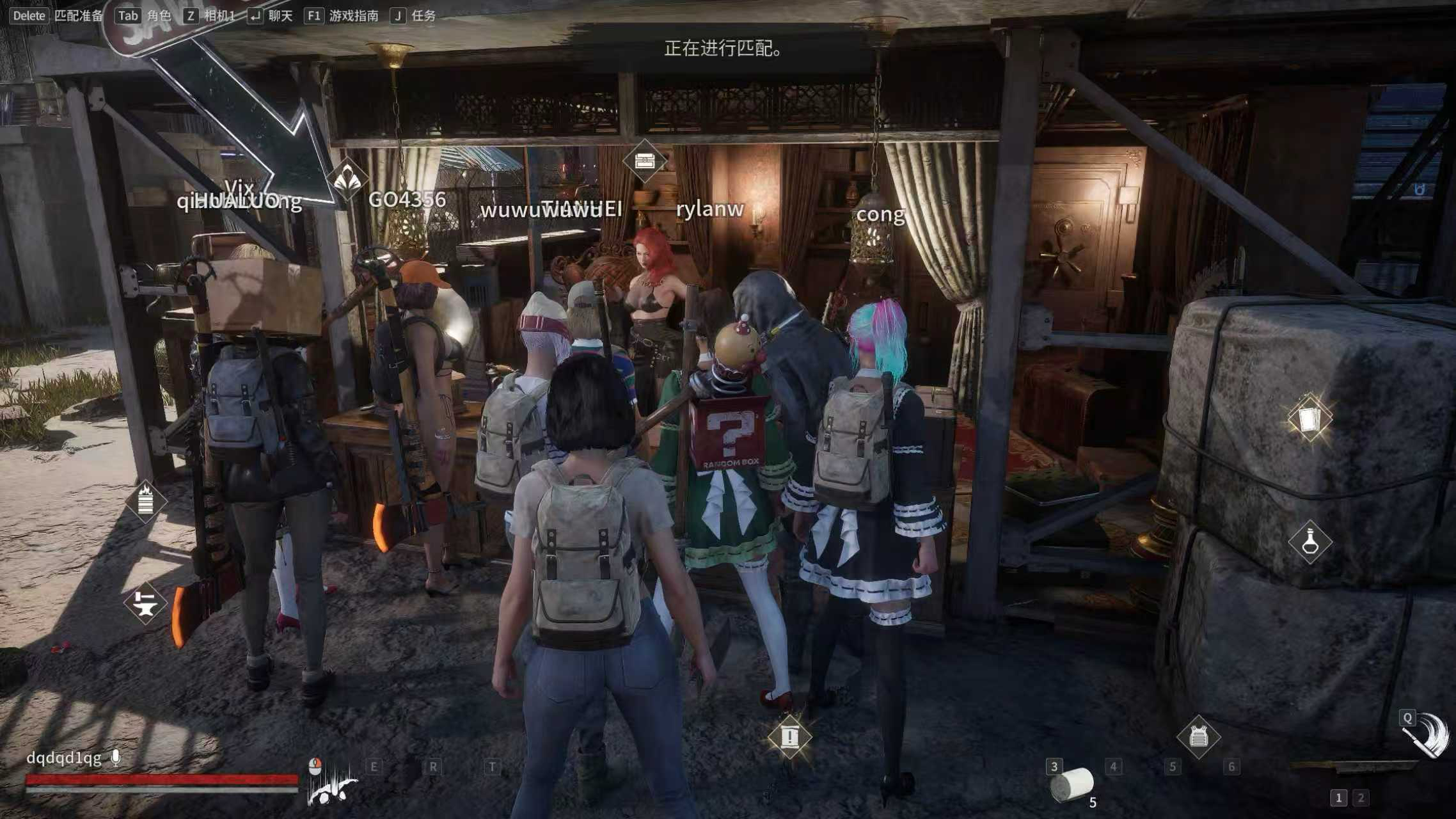Switch to weapon slot 1
This screenshot has height=819, width=1456.
[1338, 798]
